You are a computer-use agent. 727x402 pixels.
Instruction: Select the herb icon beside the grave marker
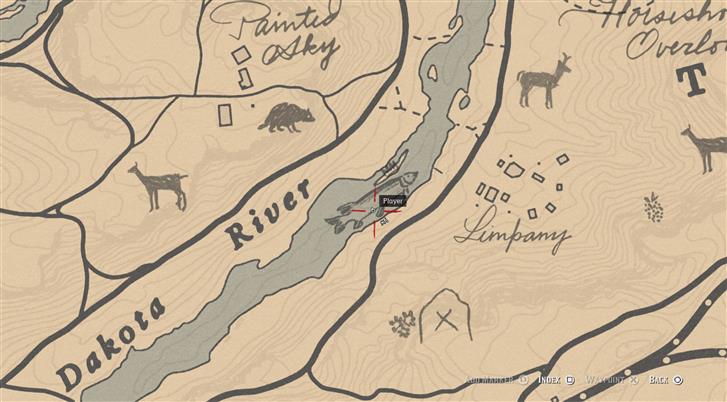click(x=403, y=323)
